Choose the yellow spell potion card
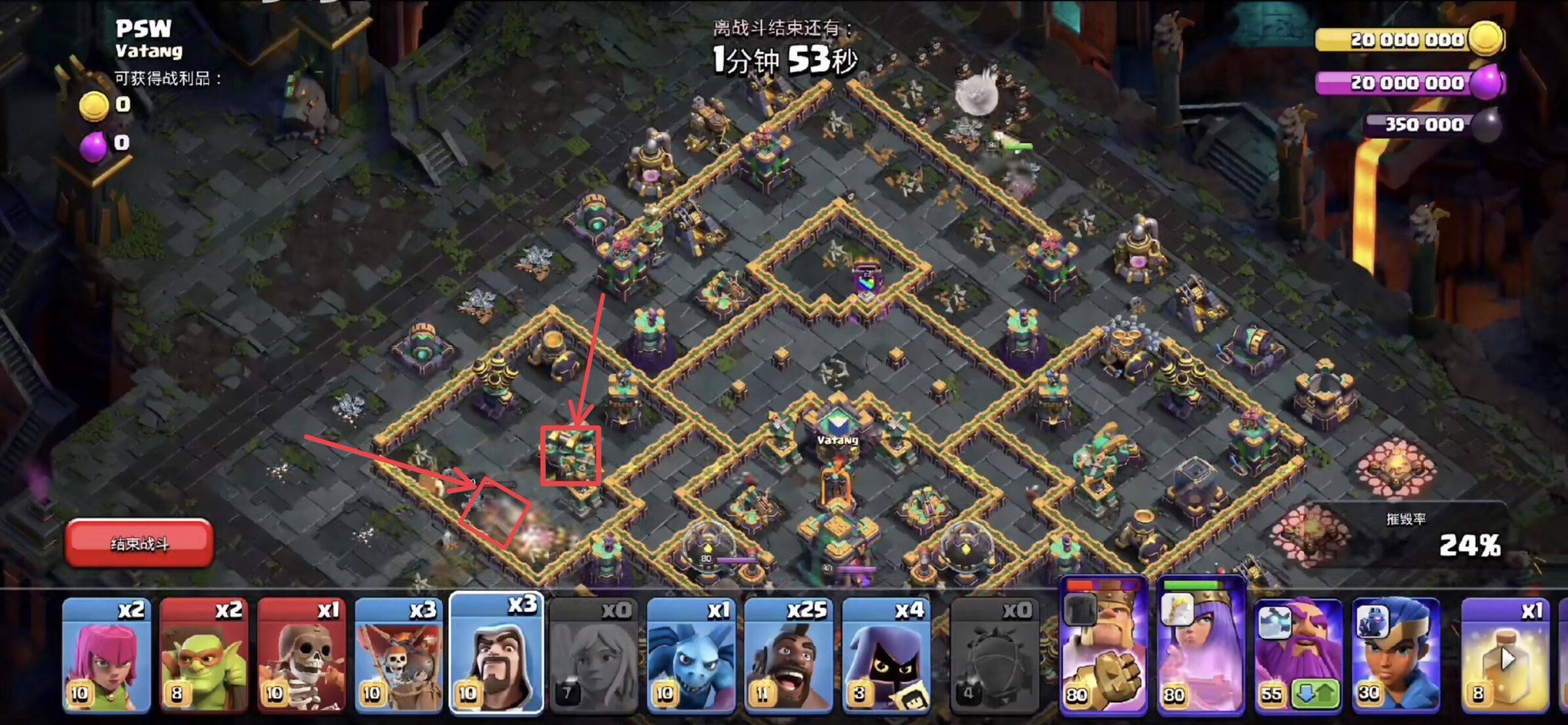 pyautogui.click(x=1506, y=655)
